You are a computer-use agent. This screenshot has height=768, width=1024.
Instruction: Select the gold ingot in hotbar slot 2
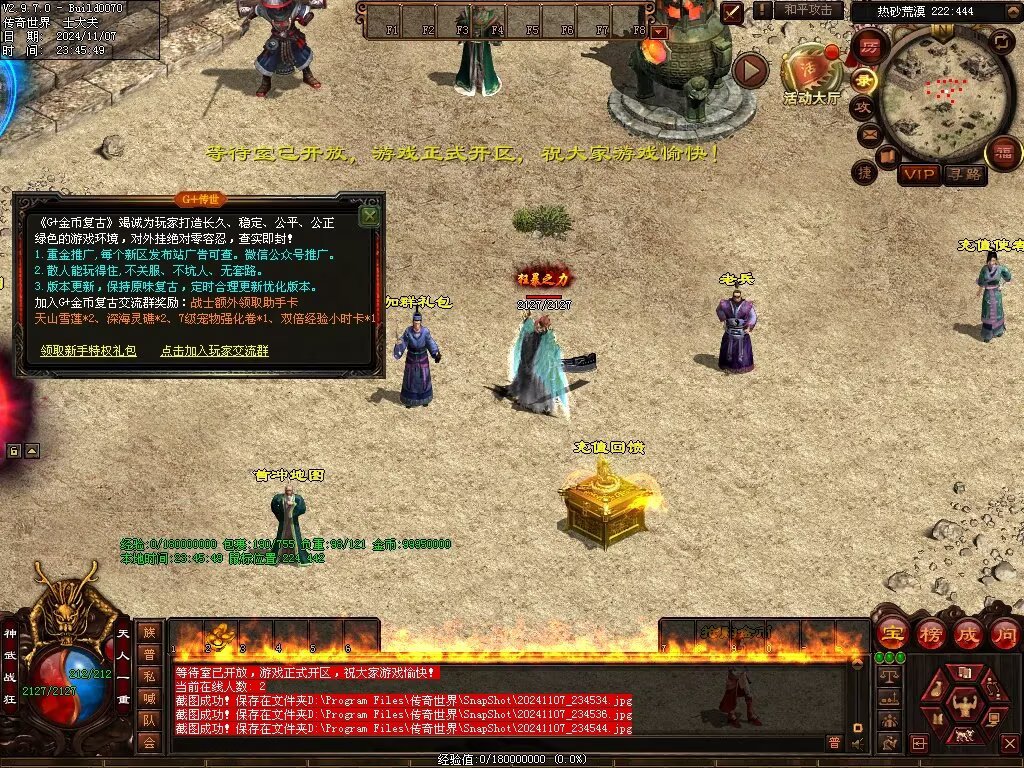(221, 633)
